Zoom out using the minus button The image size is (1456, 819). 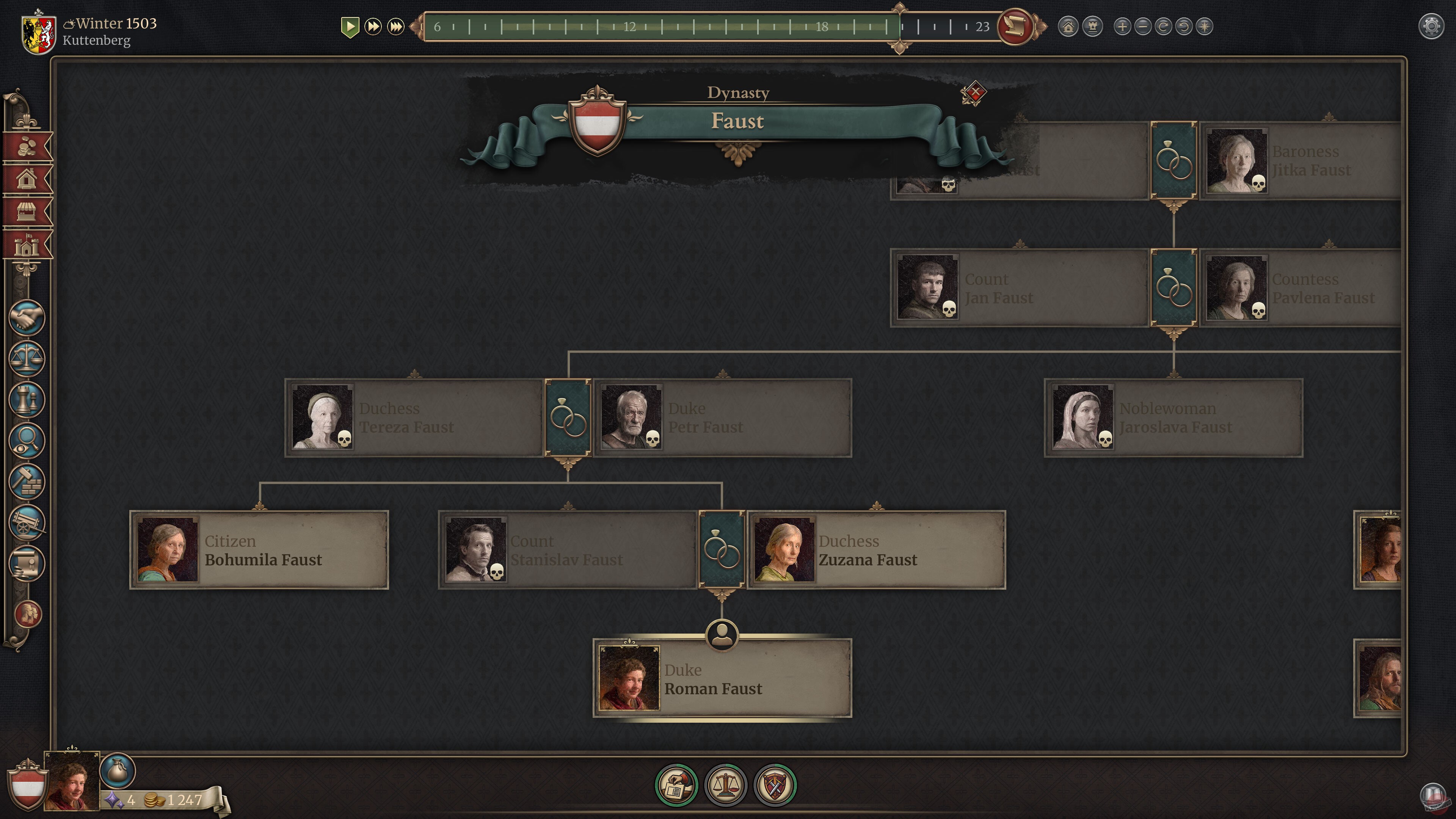click(x=1144, y=26)
